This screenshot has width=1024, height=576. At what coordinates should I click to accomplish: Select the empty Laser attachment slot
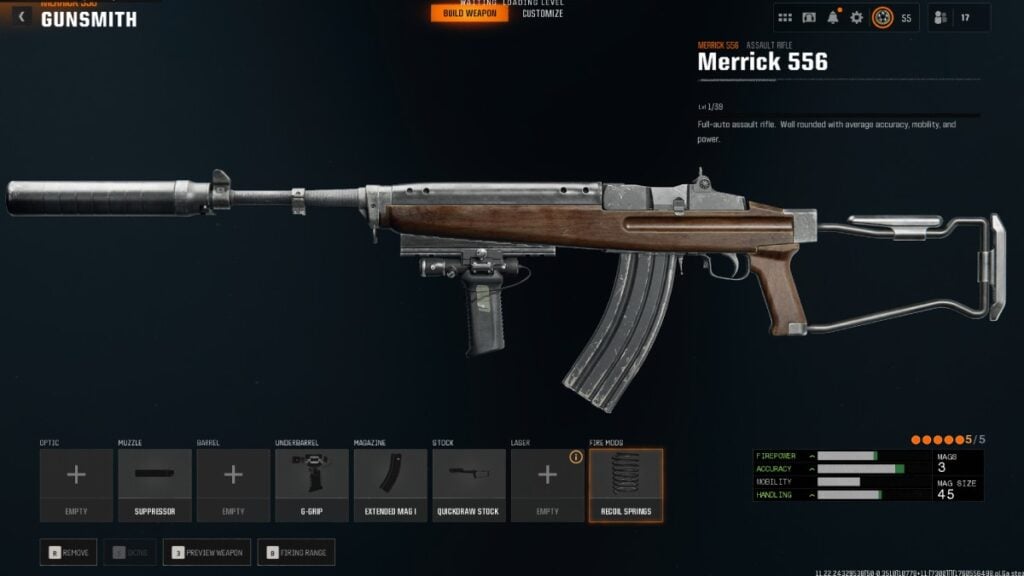[x=547, y=485]
